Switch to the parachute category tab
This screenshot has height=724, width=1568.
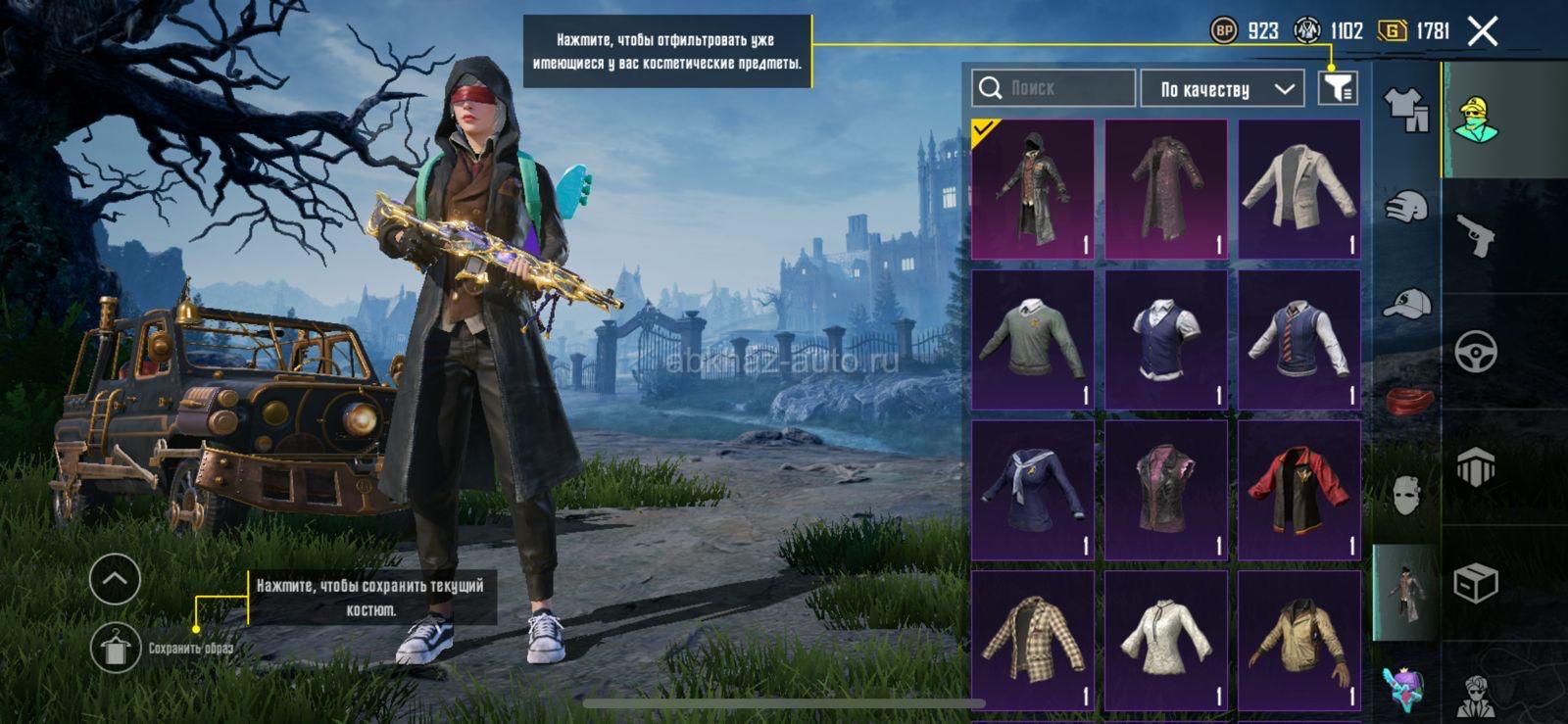(x=1476, y=467)
